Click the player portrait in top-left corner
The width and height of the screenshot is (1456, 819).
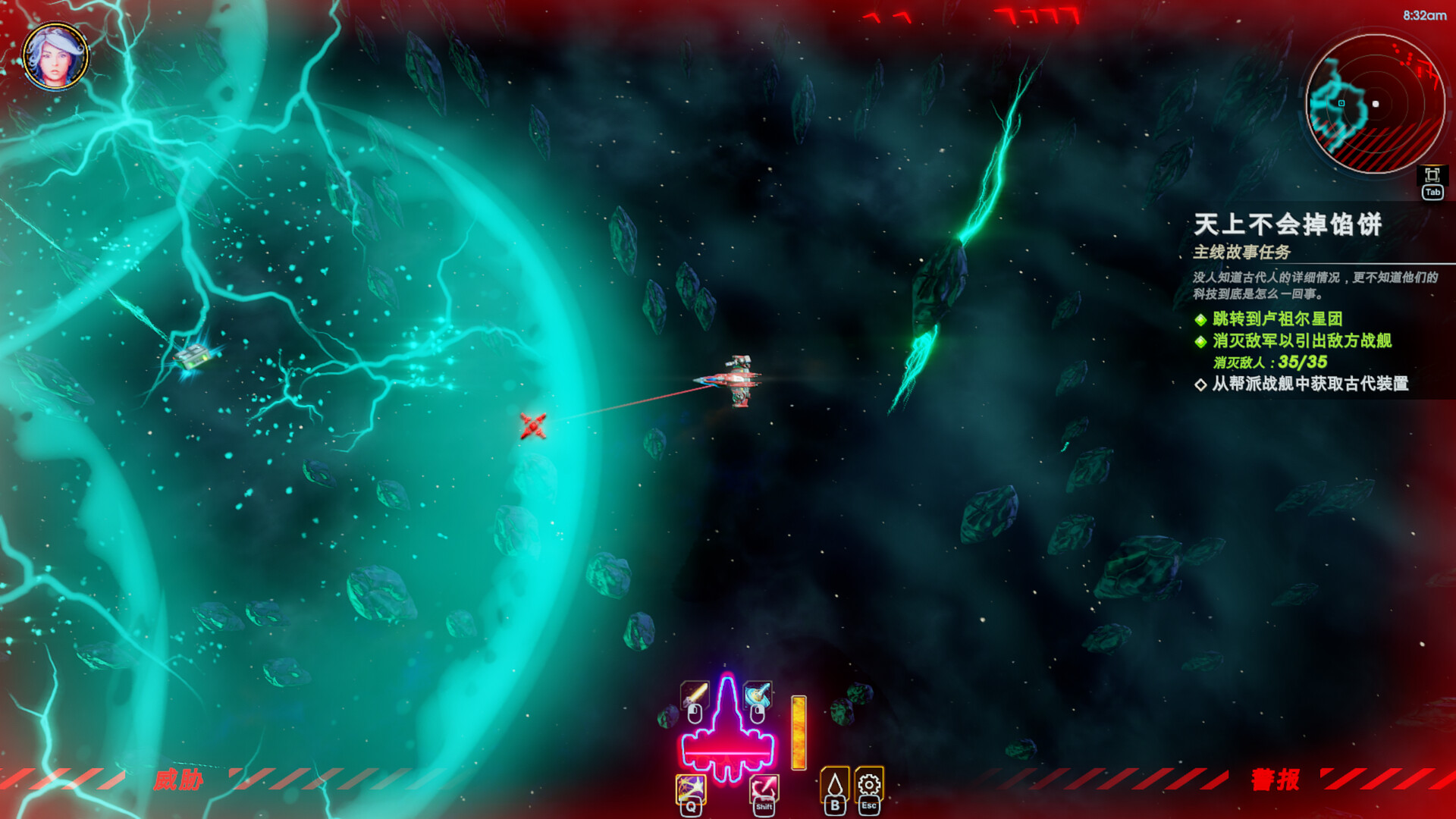click(x=54, y=55)
